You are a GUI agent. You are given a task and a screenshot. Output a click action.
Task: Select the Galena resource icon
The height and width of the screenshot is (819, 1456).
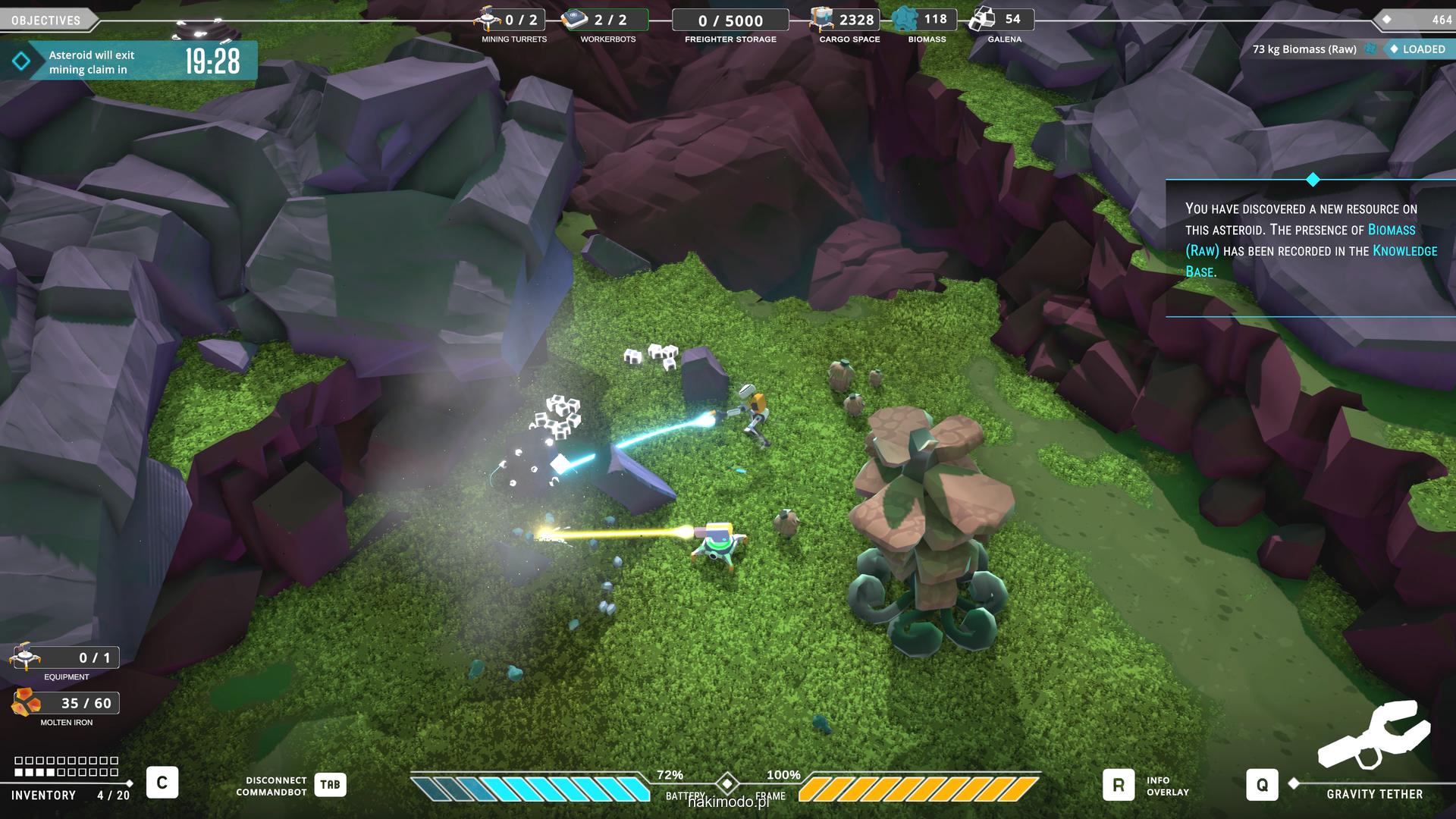[x=984, y=19]
